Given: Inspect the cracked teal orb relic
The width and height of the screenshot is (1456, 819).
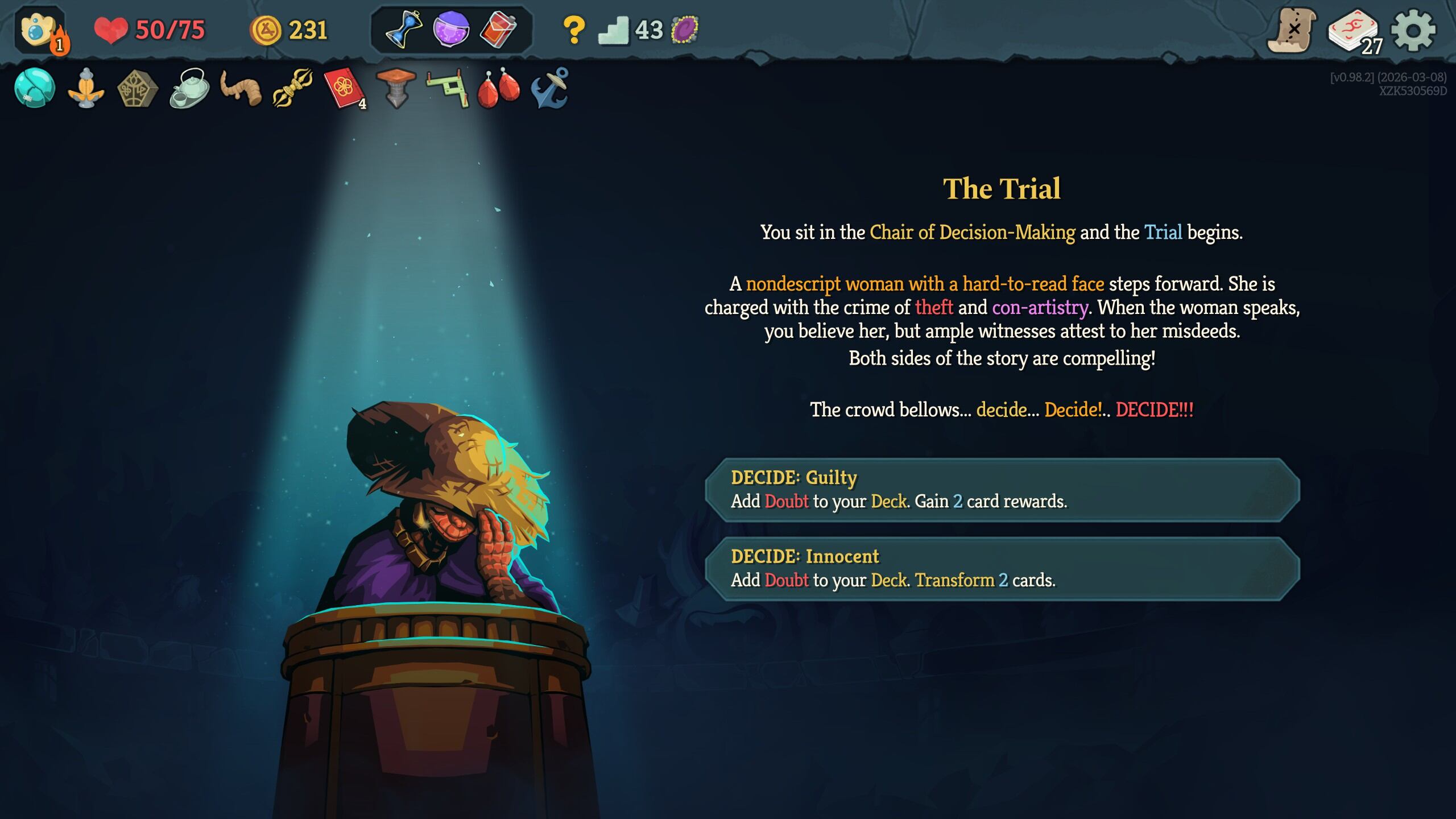Looking at the screenshot, I should click(x=35, y=88).
